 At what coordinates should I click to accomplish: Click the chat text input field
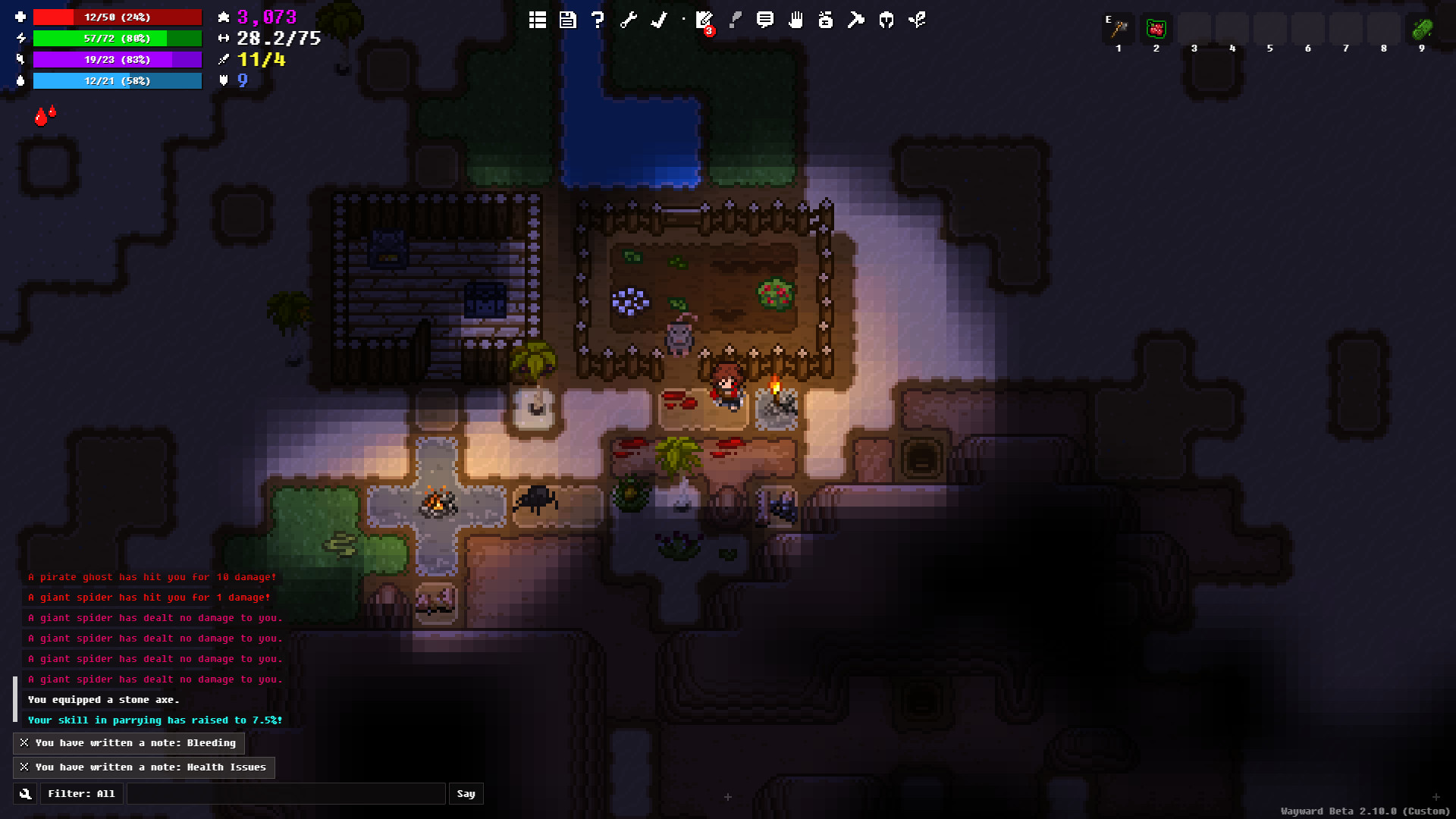pos(286,794)
